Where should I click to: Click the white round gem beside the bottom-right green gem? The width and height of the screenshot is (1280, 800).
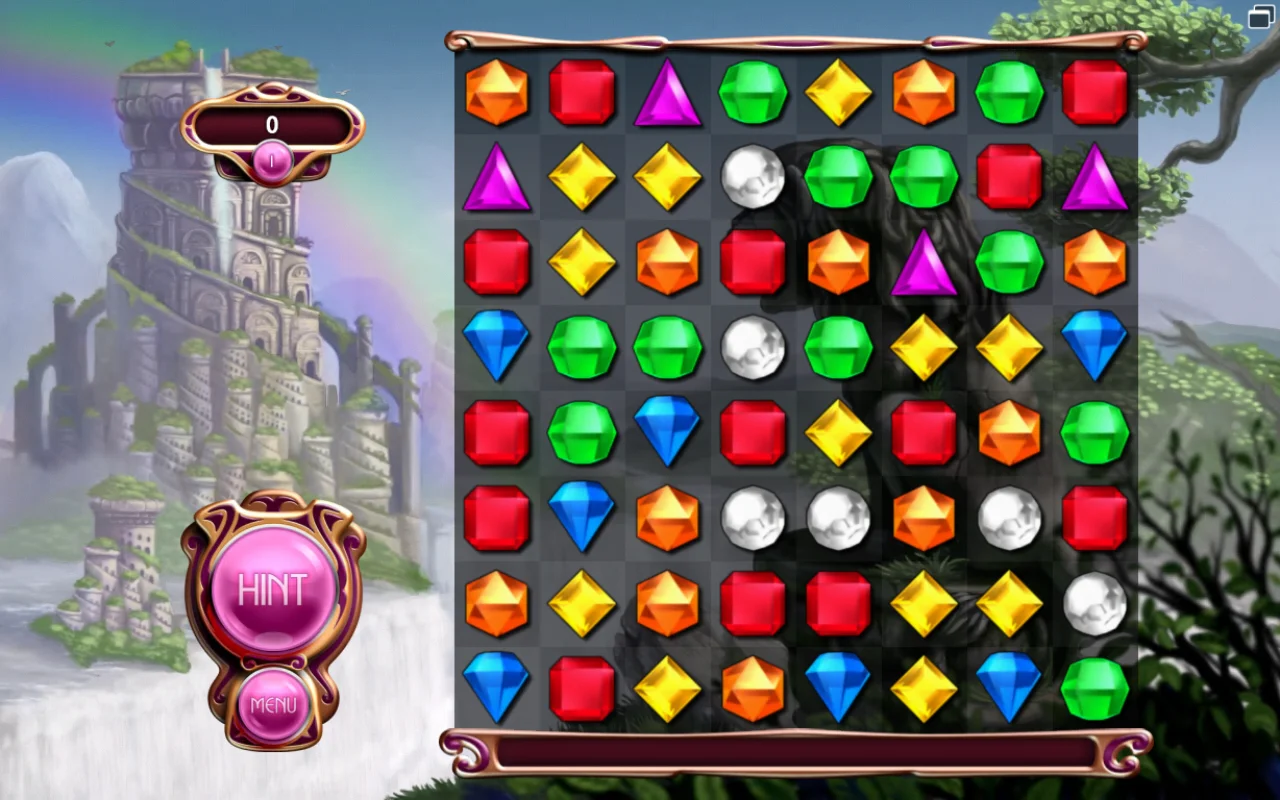1094,603
